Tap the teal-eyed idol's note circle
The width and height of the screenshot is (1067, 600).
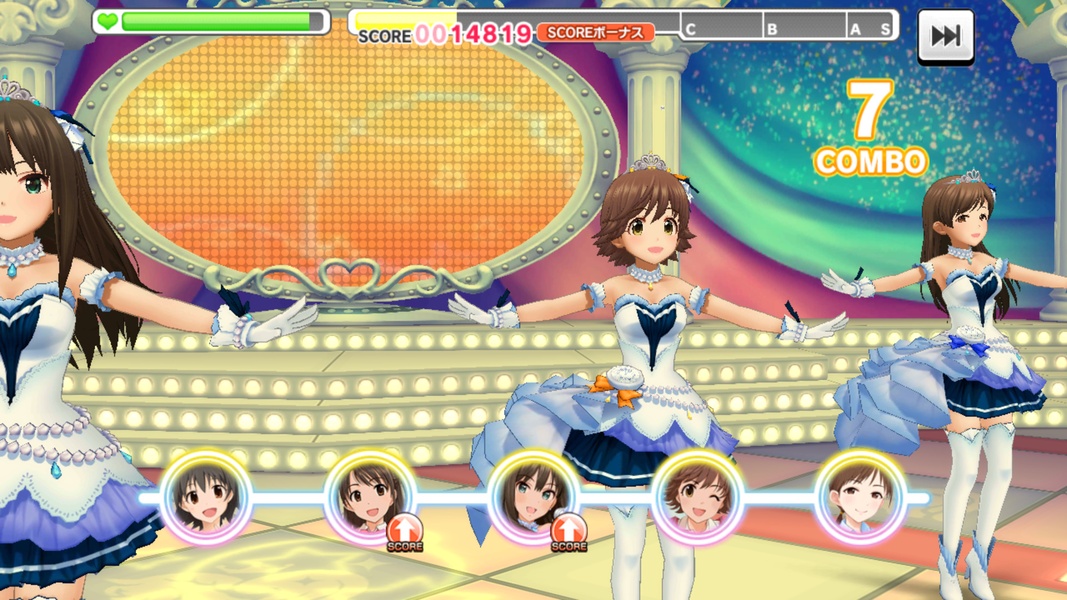(533, 497)
